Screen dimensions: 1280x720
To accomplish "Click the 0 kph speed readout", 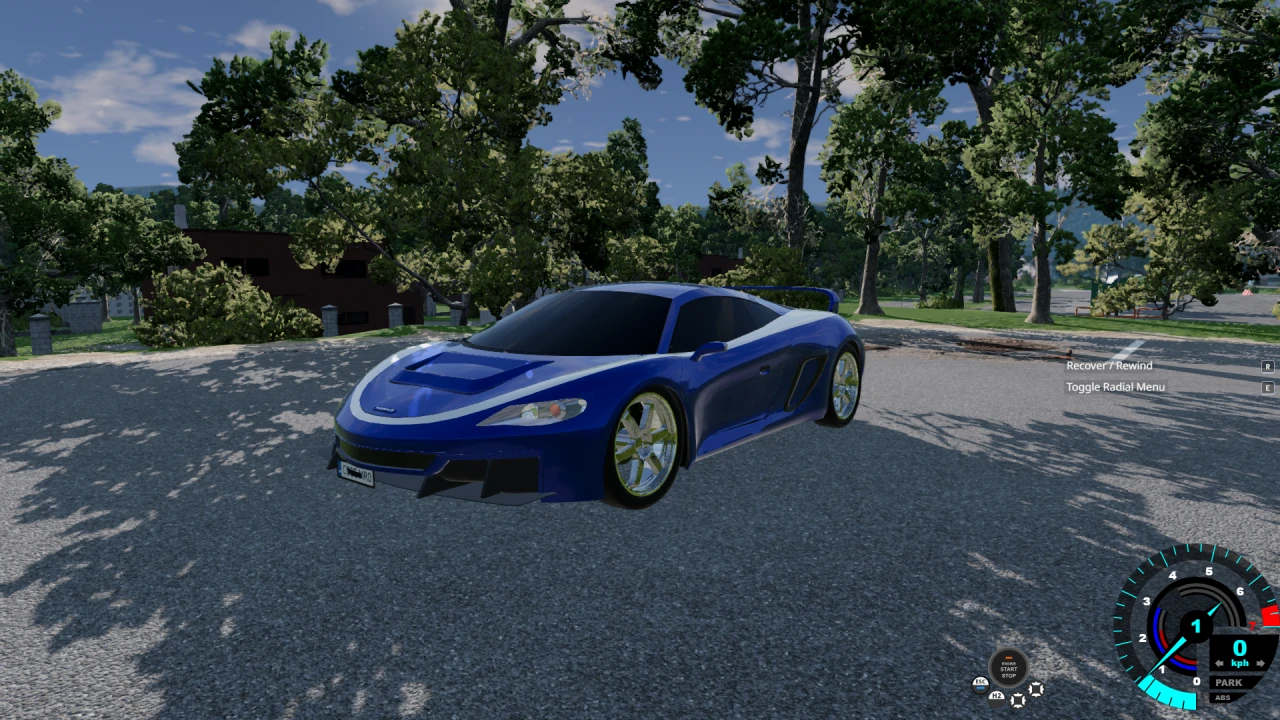I will click(1239, 647).
